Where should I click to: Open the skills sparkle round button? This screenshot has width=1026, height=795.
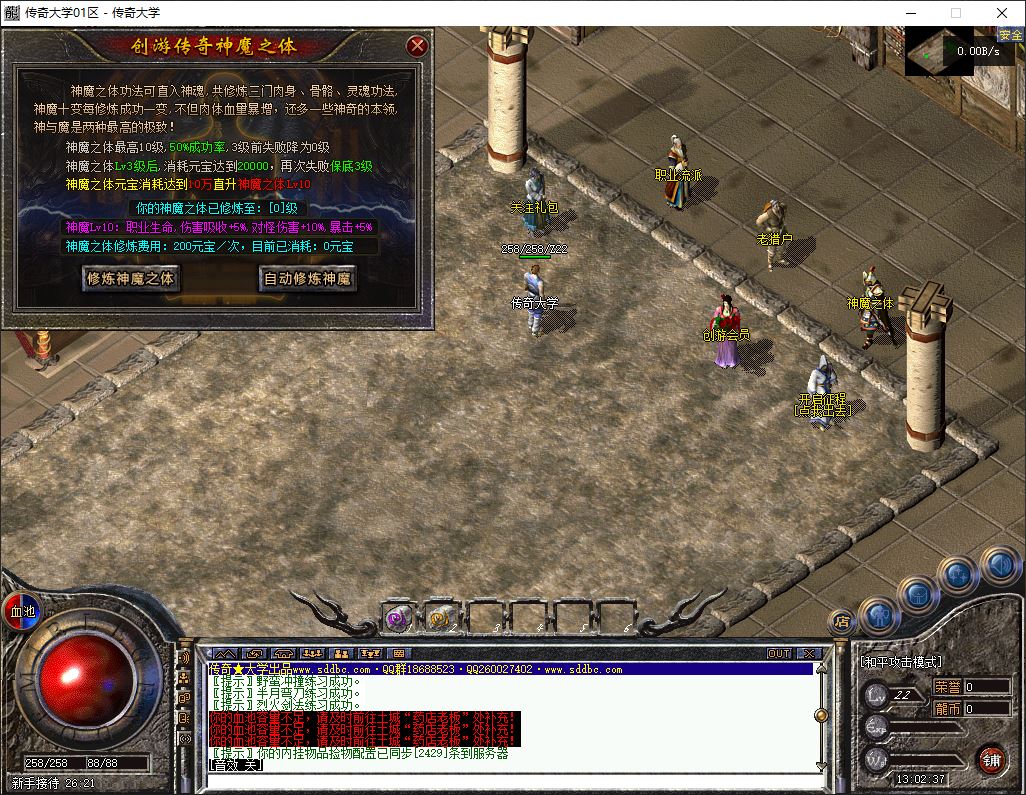pyautogui.click(x=958, y=575)
